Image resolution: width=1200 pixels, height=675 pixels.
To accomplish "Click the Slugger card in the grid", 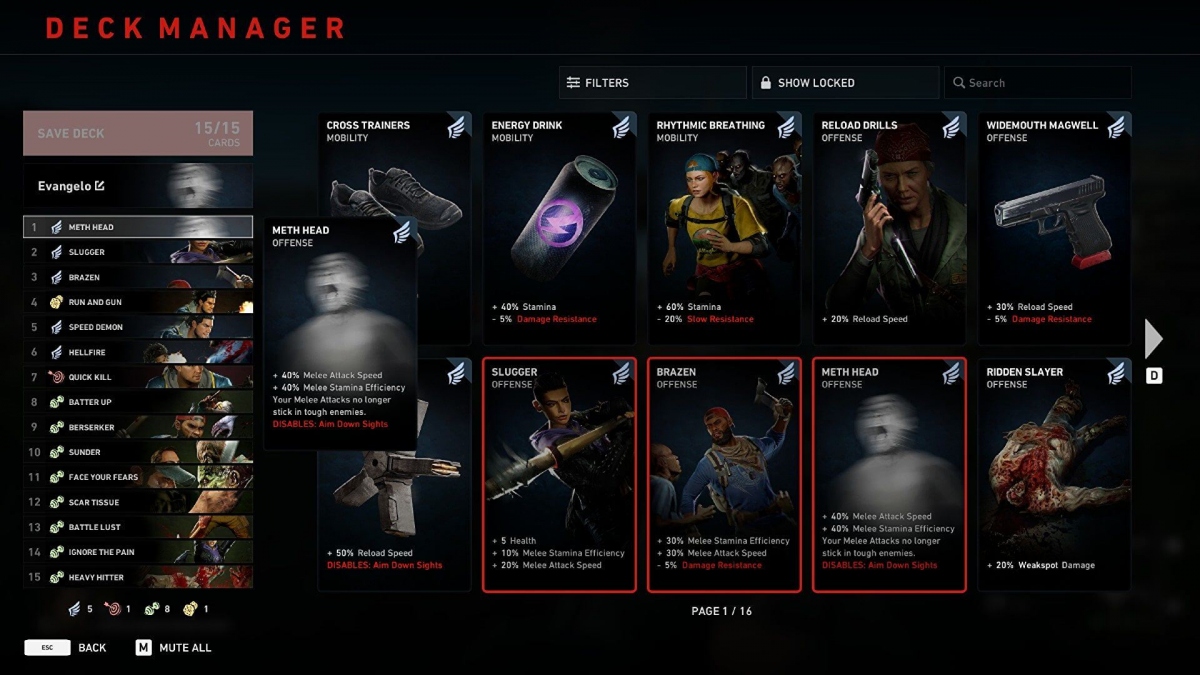I will point(558,475).
